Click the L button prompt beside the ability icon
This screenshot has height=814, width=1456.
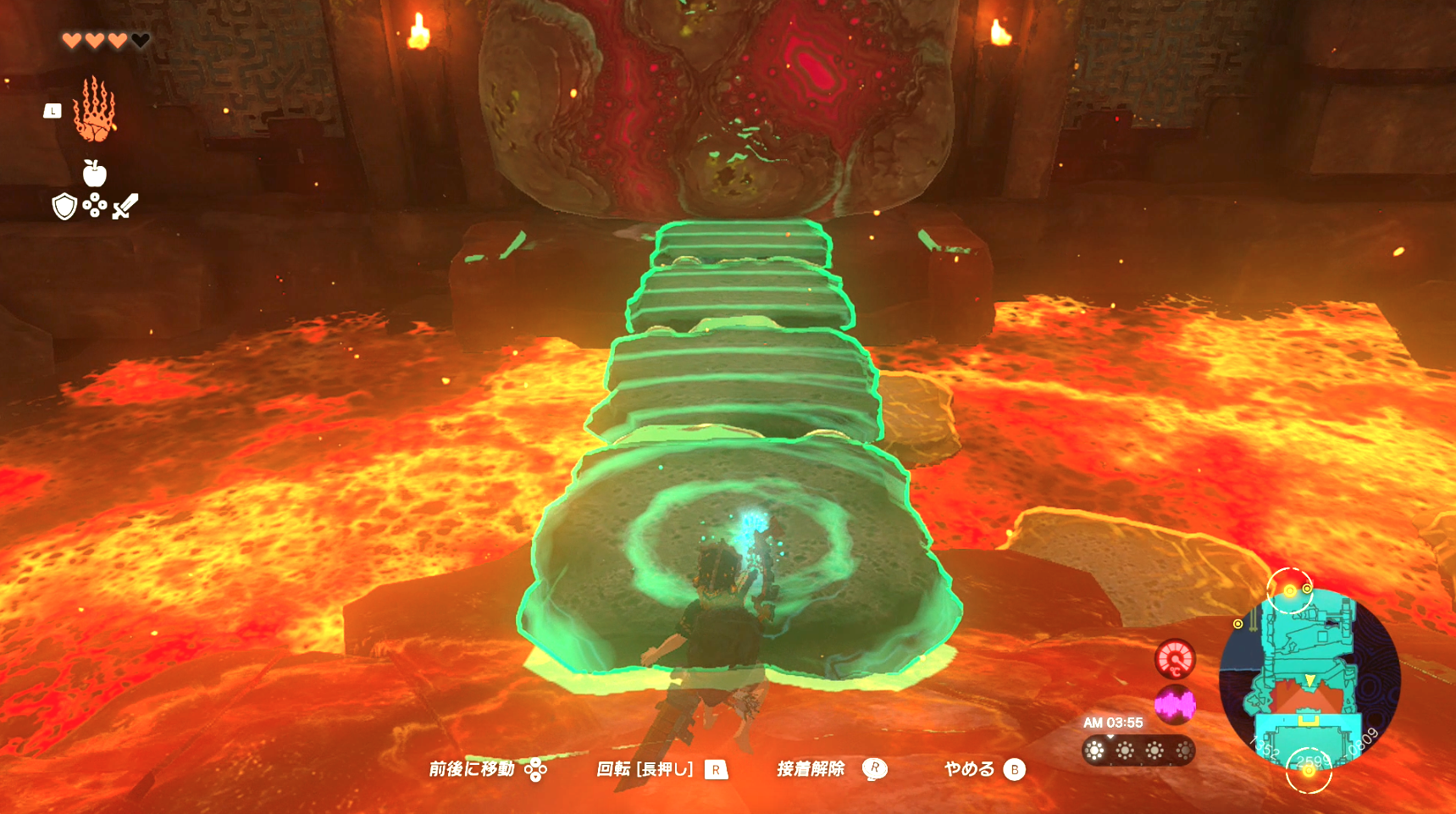point(53,111)
